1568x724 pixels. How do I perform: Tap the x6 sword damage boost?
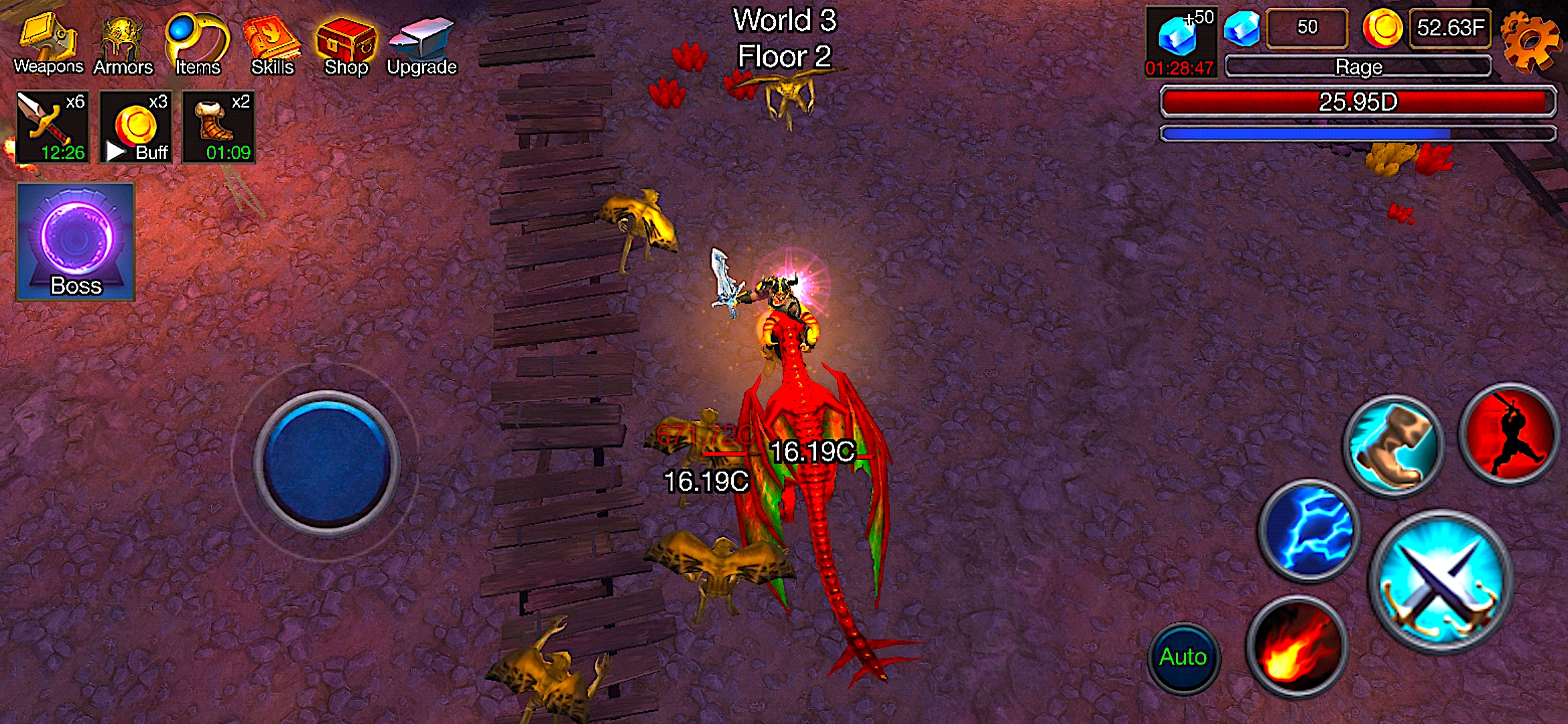click(53, 127)
